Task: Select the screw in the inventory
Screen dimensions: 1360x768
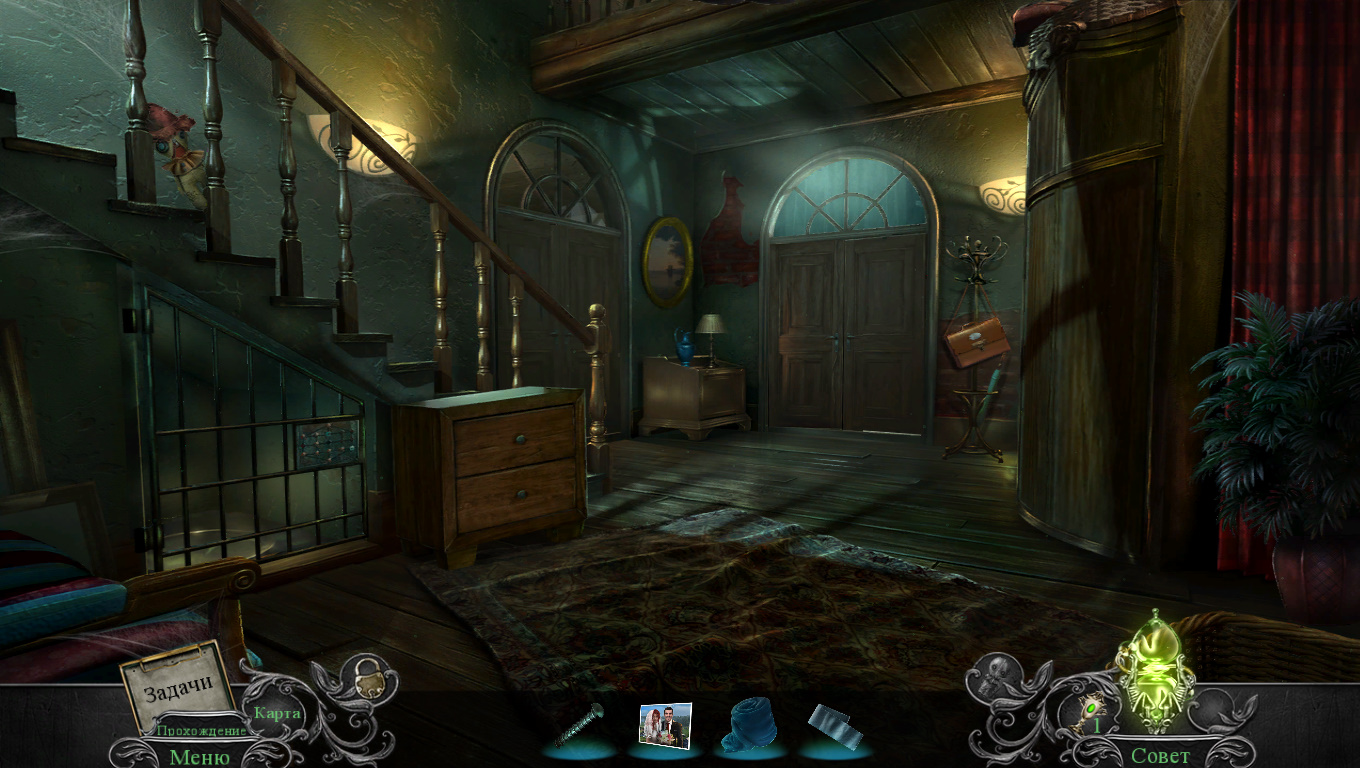Action: coord(580,725)
